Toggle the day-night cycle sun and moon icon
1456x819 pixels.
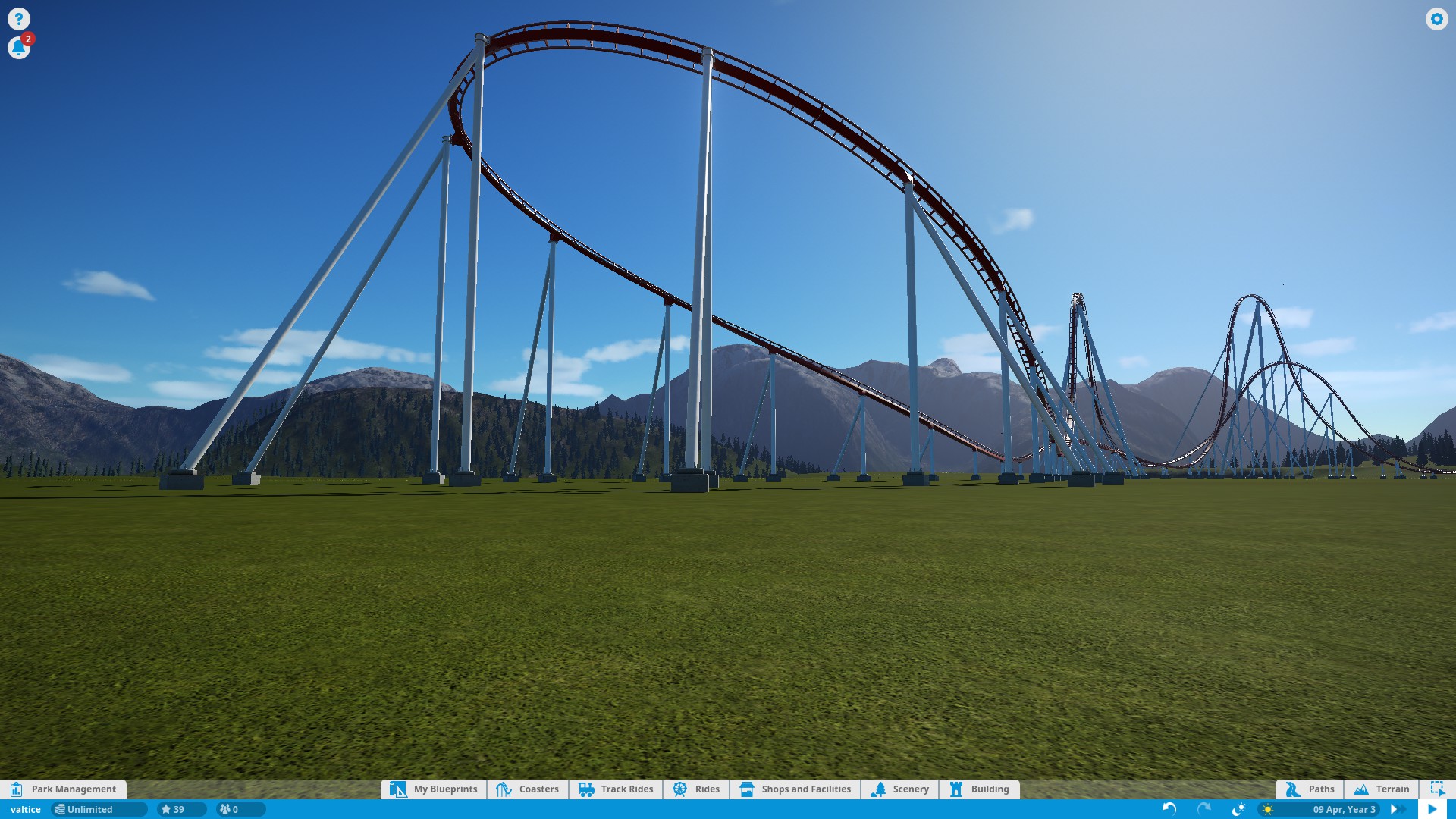pyautogui.click(x=1239, y=809)
